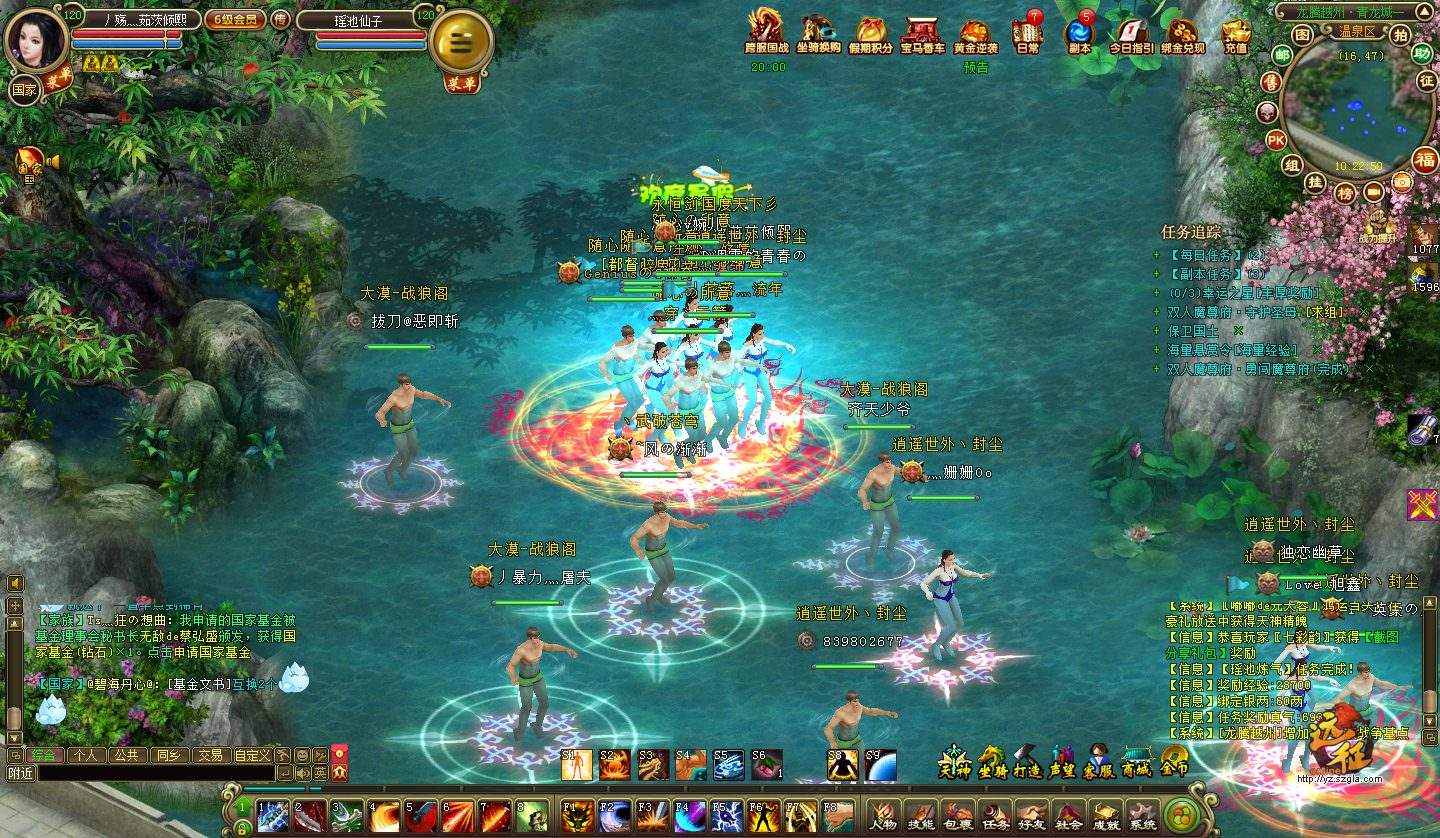Use the skill in hotbar slot 1
This screenshot has width=1440, height=838.
pyautogui.click(x=273, y=816)
